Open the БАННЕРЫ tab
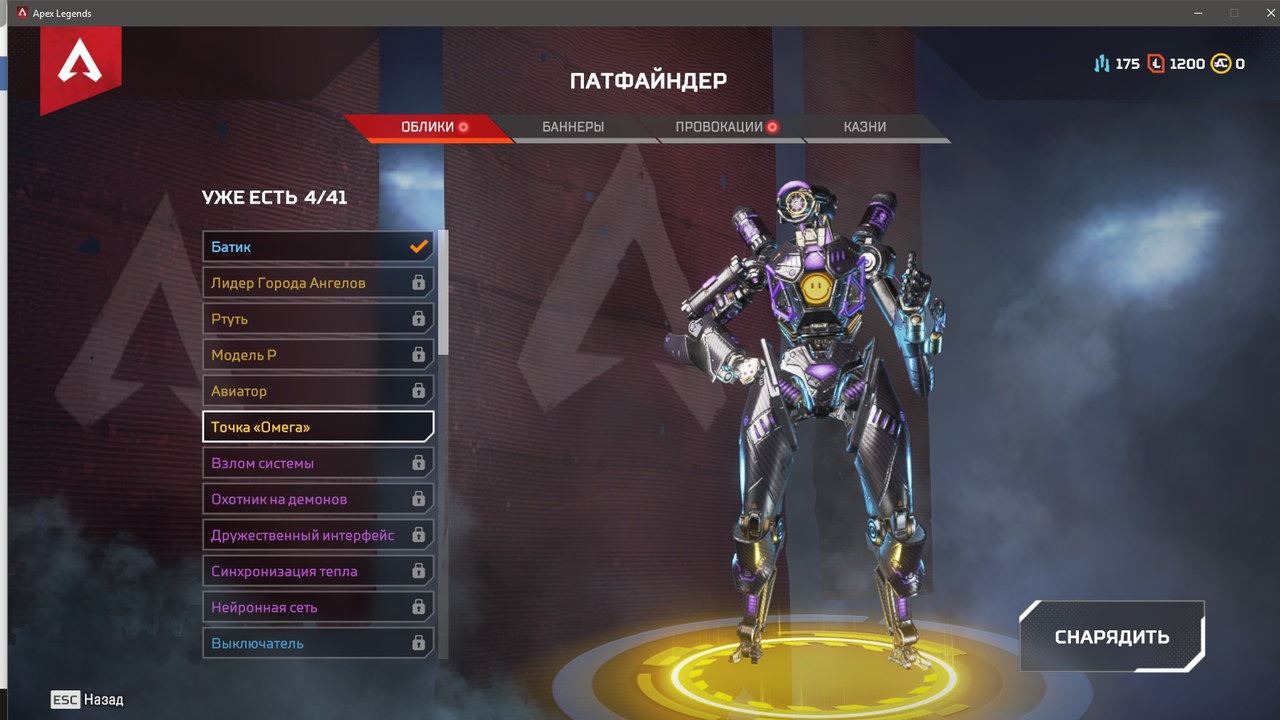 pos(573,127)
